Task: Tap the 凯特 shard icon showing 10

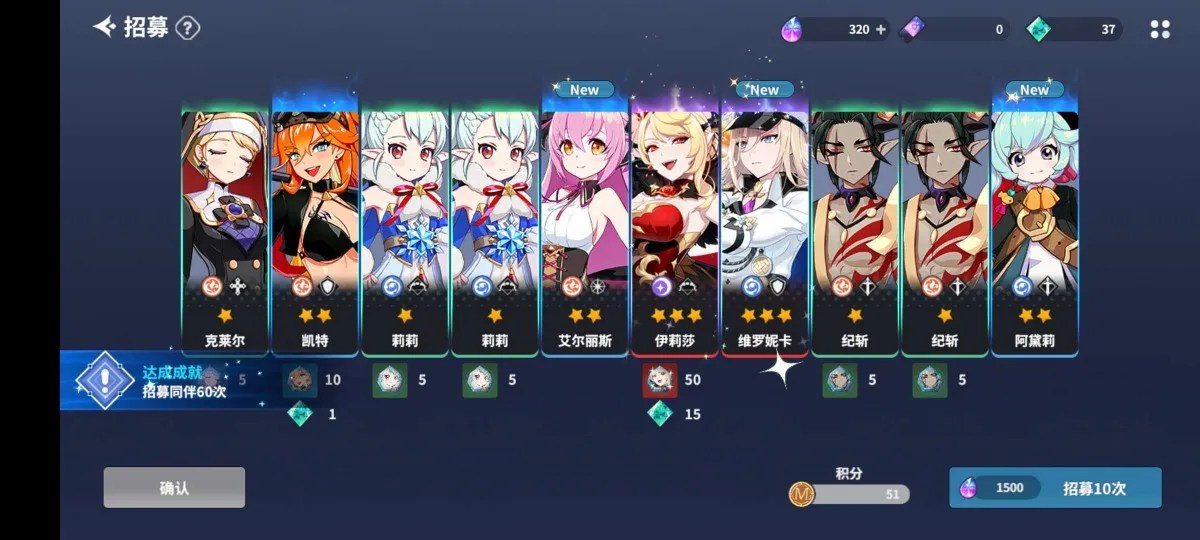Action: pyautogui.click(x=300, y=380)
